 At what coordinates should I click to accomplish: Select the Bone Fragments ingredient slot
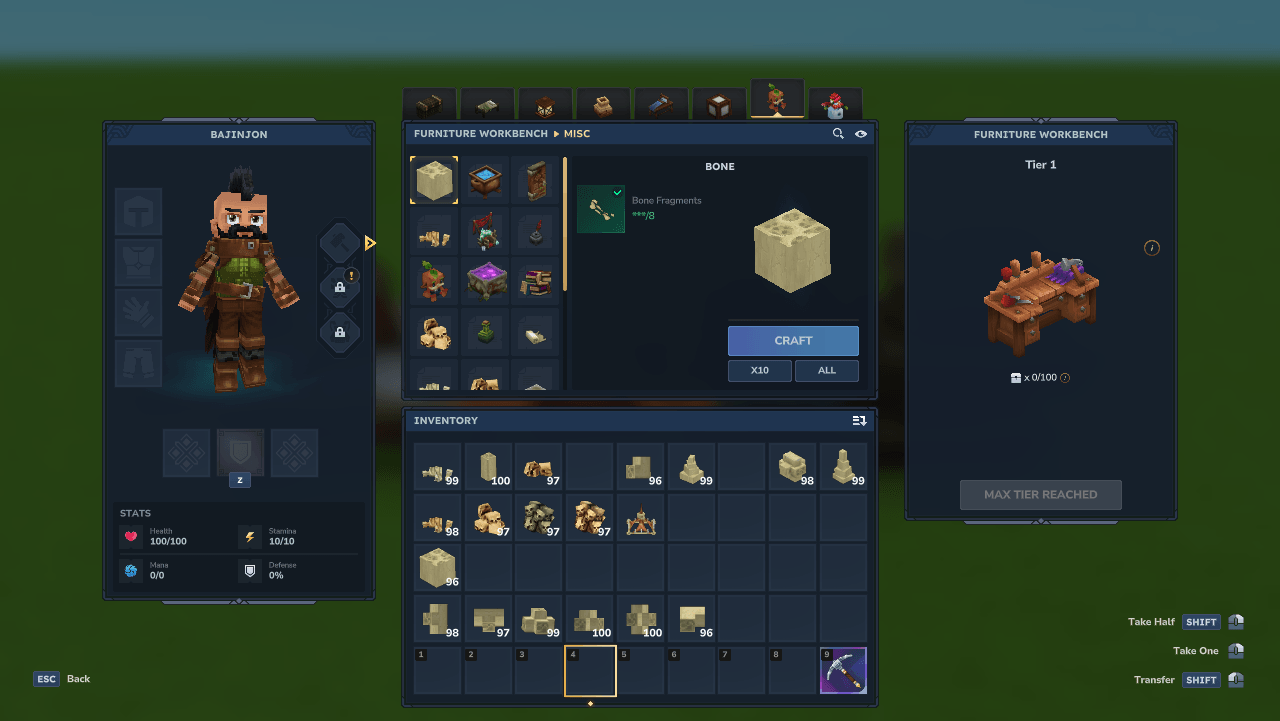(x=601, y=209)
